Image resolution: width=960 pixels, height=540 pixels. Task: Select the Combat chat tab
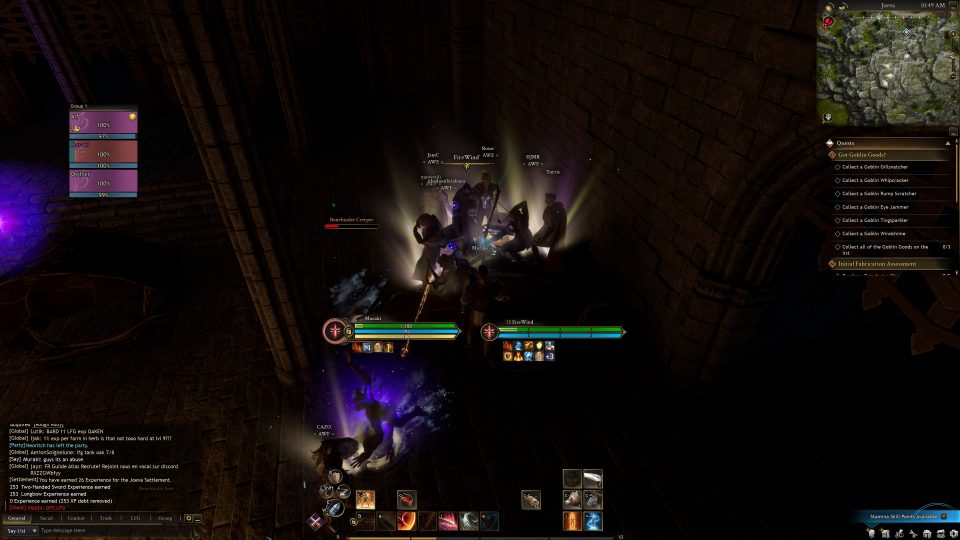coord(76,518)
